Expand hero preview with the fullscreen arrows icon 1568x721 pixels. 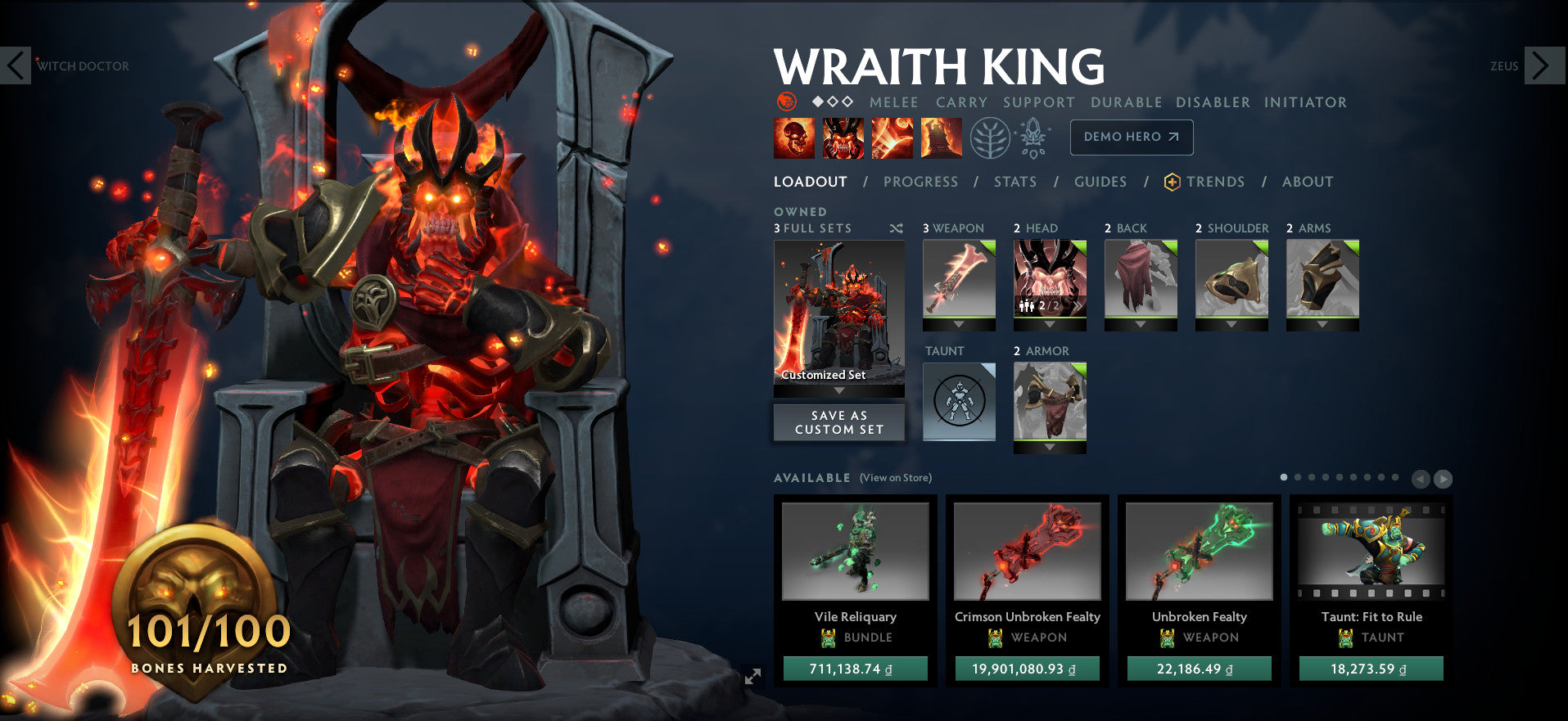click(752, 677)
